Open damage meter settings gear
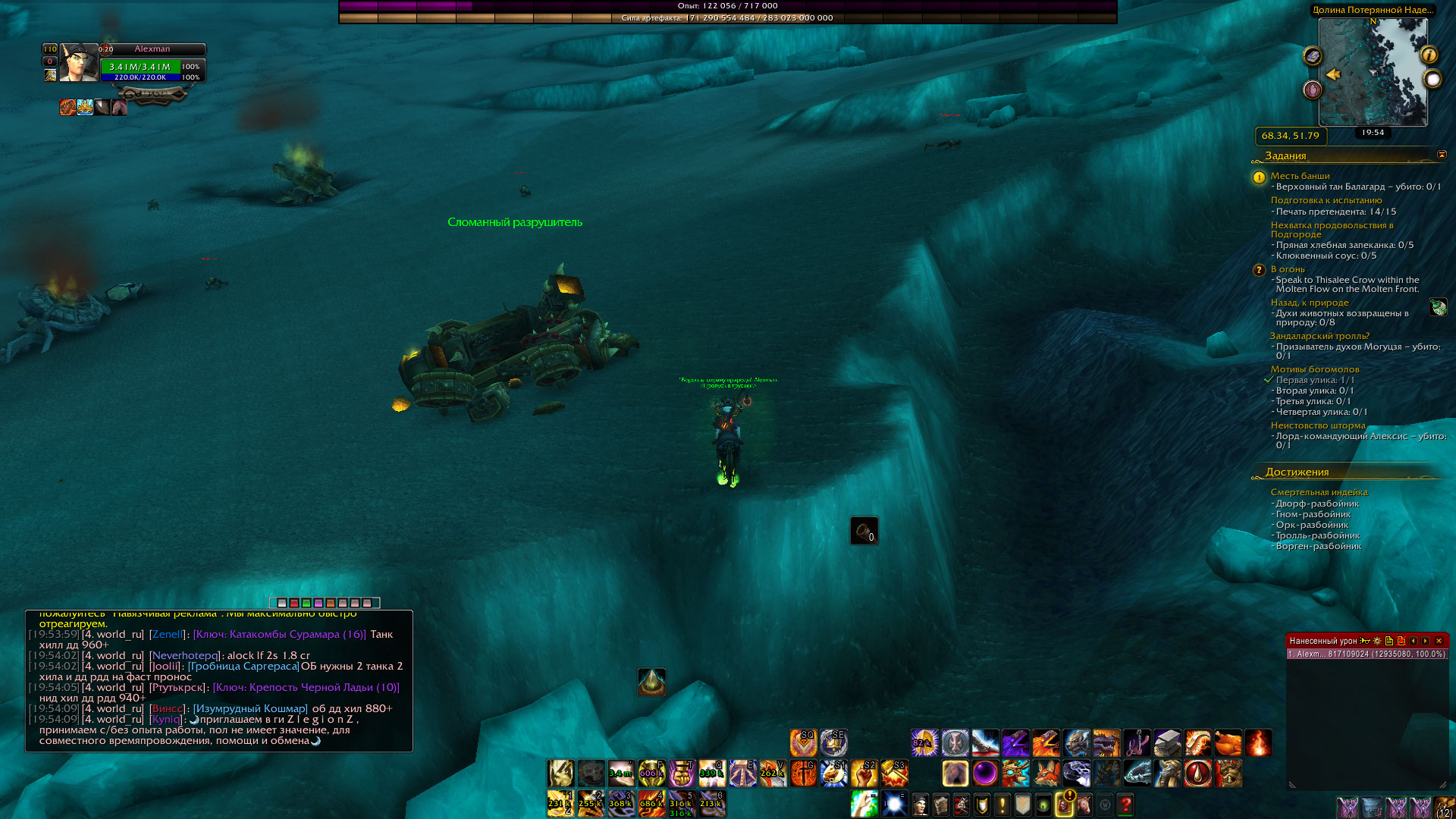Viewport: 1456px width, 819px height. tap(1377, 641)
